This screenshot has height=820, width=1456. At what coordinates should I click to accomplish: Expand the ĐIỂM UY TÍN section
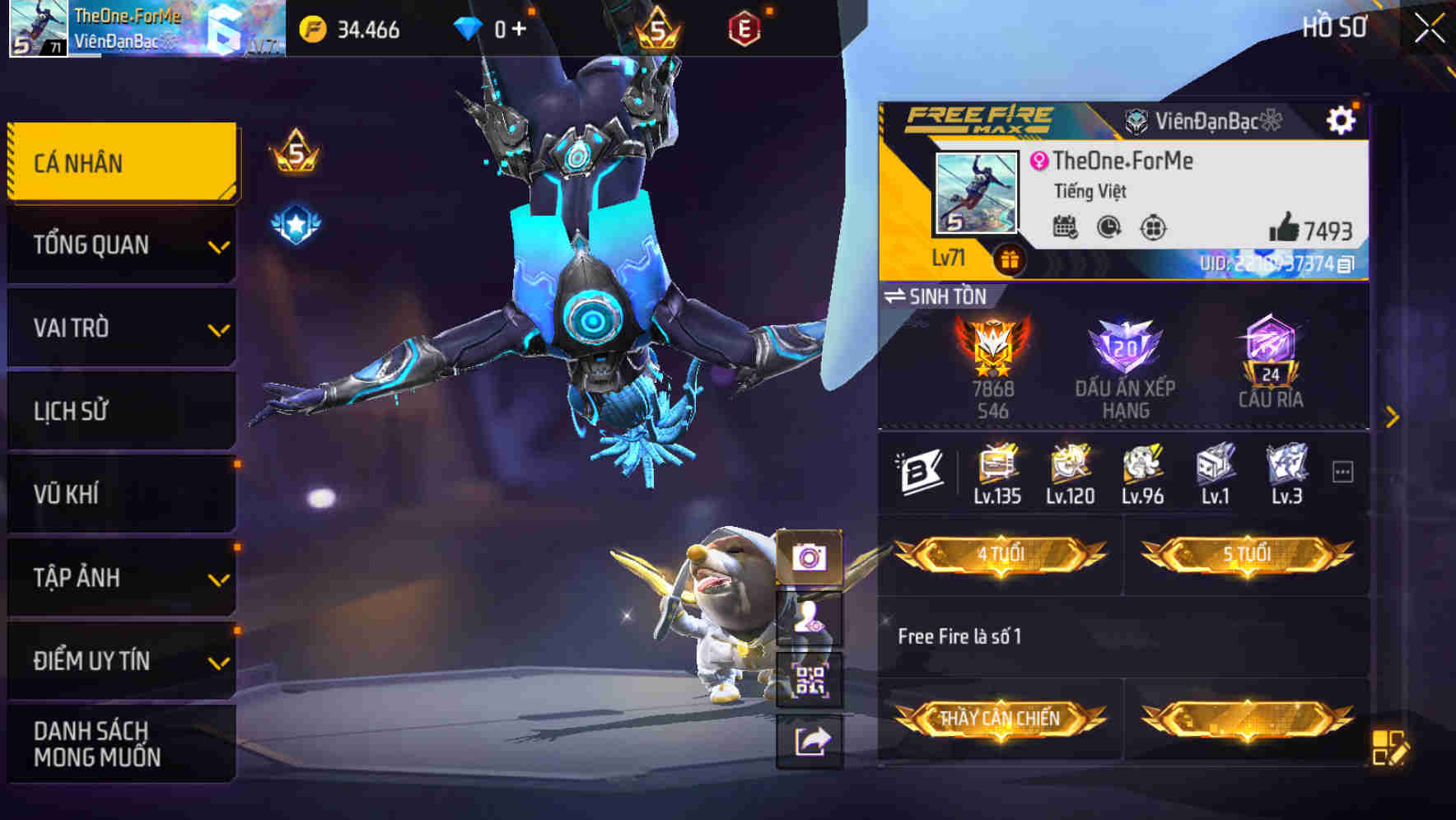point(120,659)
